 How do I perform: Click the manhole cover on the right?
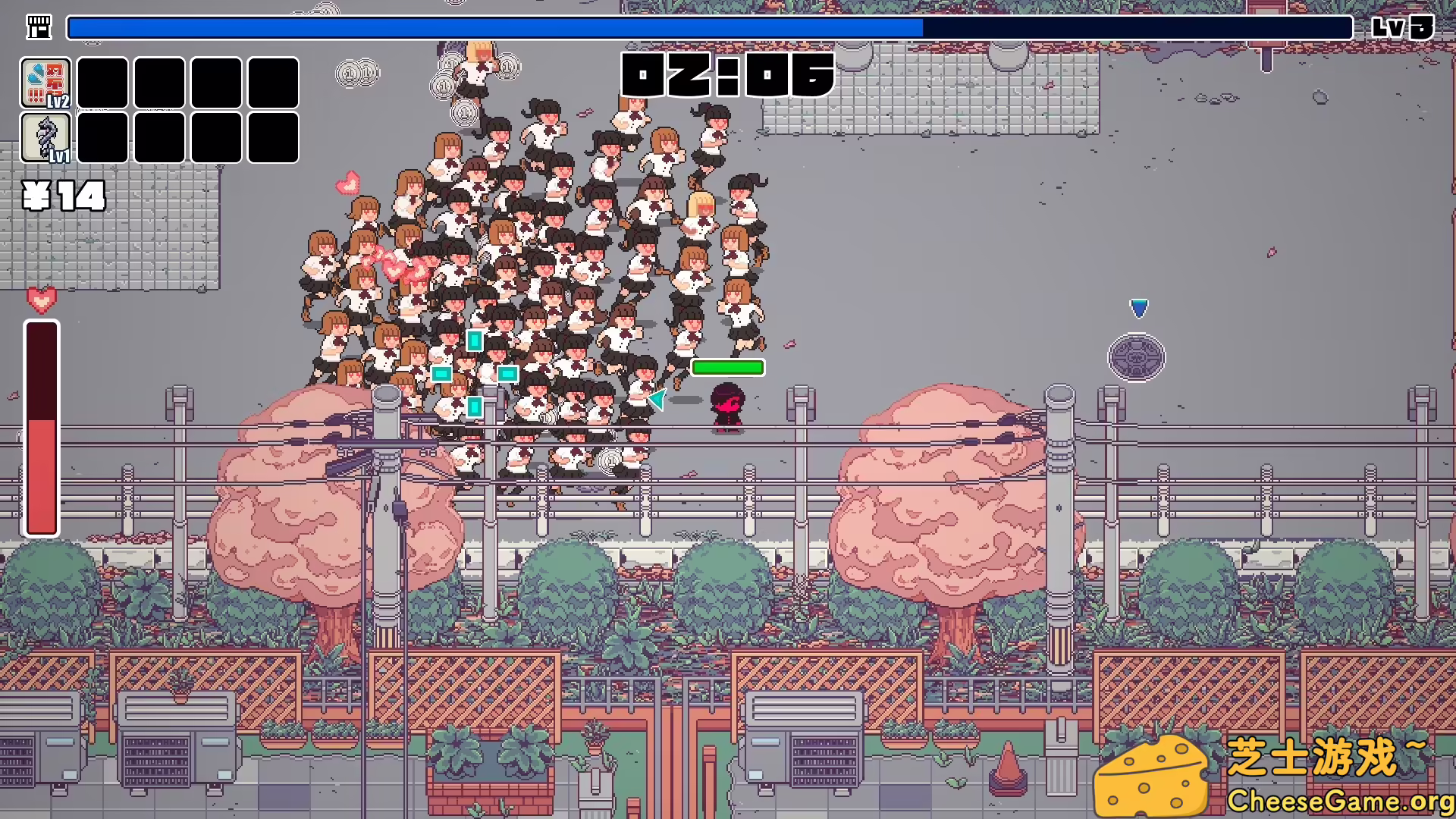(1137, 357)
